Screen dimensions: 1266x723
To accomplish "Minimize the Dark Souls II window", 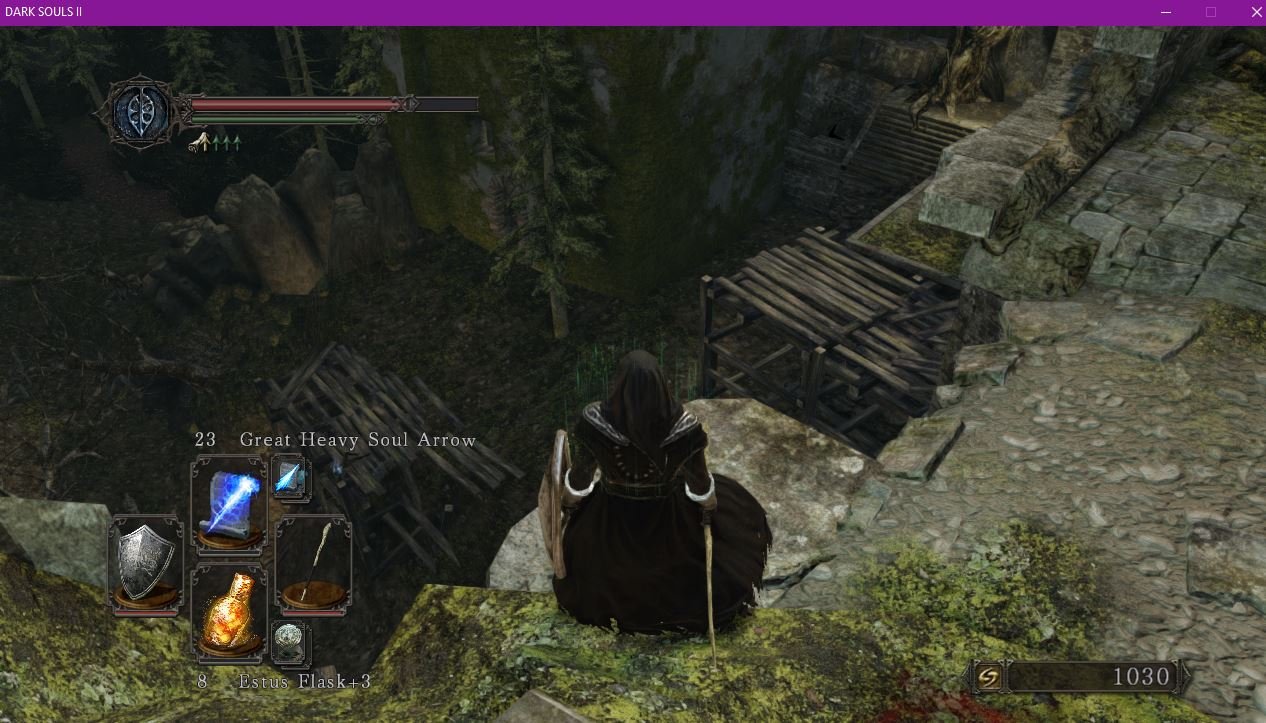I will [x=1166, y=12].
